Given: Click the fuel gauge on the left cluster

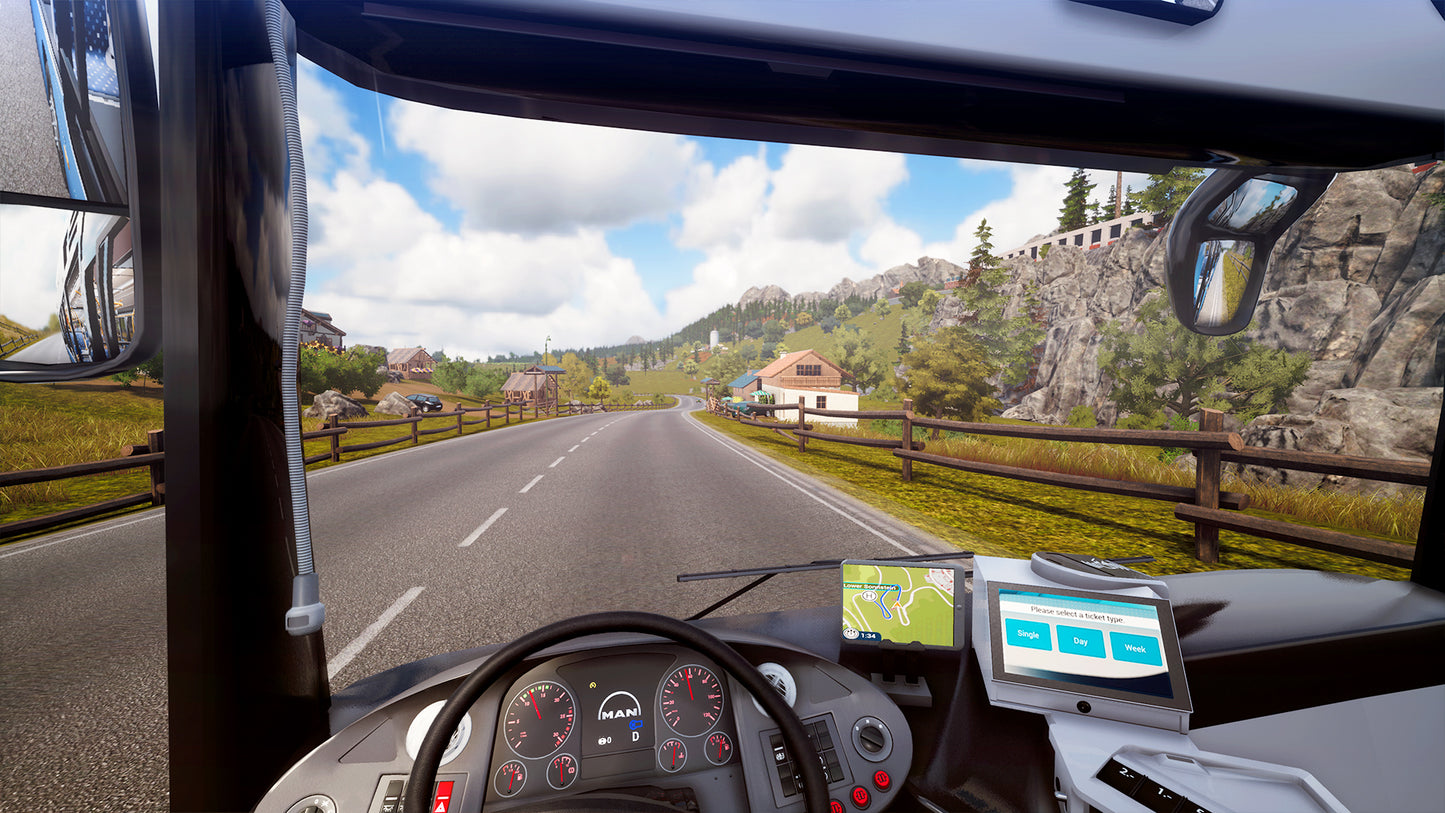Looking at the screenshot, I should click(x=511, y=780).
